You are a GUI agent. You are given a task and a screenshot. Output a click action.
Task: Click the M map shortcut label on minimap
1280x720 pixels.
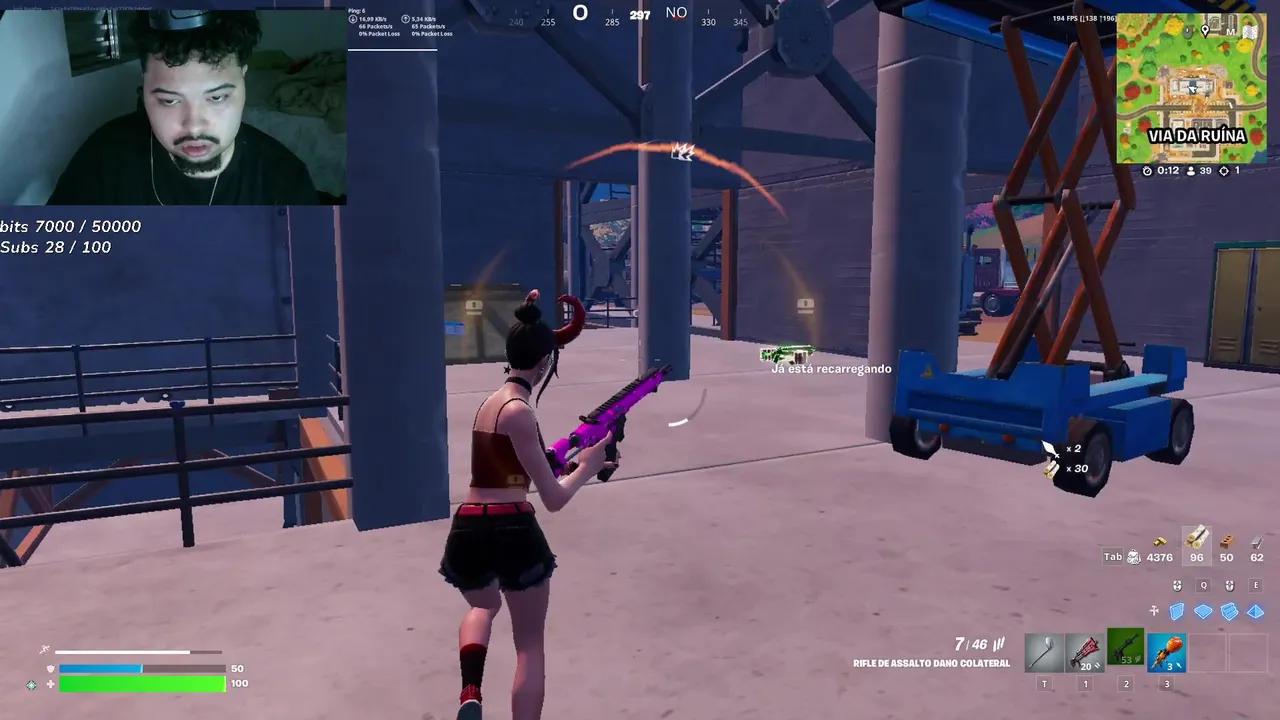click(x=1232, y=31)
